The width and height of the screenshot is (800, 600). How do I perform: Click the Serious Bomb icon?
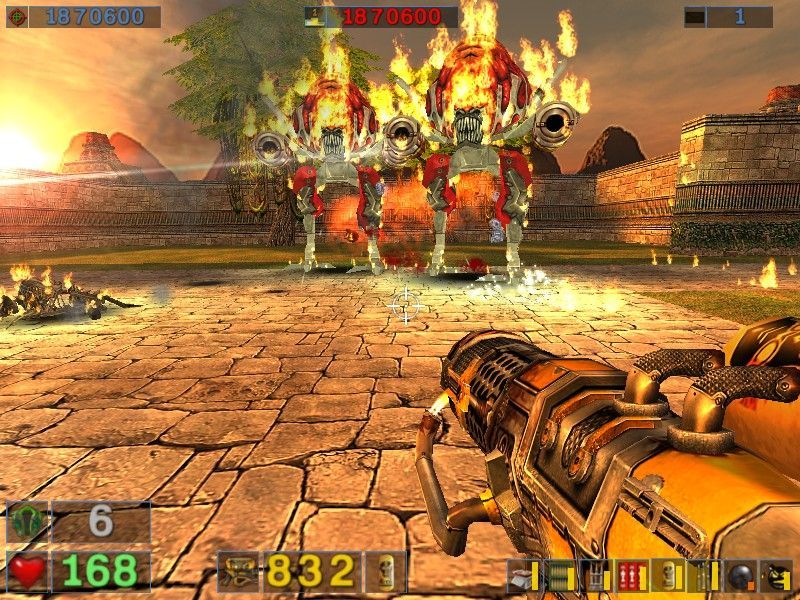[776, 576]
